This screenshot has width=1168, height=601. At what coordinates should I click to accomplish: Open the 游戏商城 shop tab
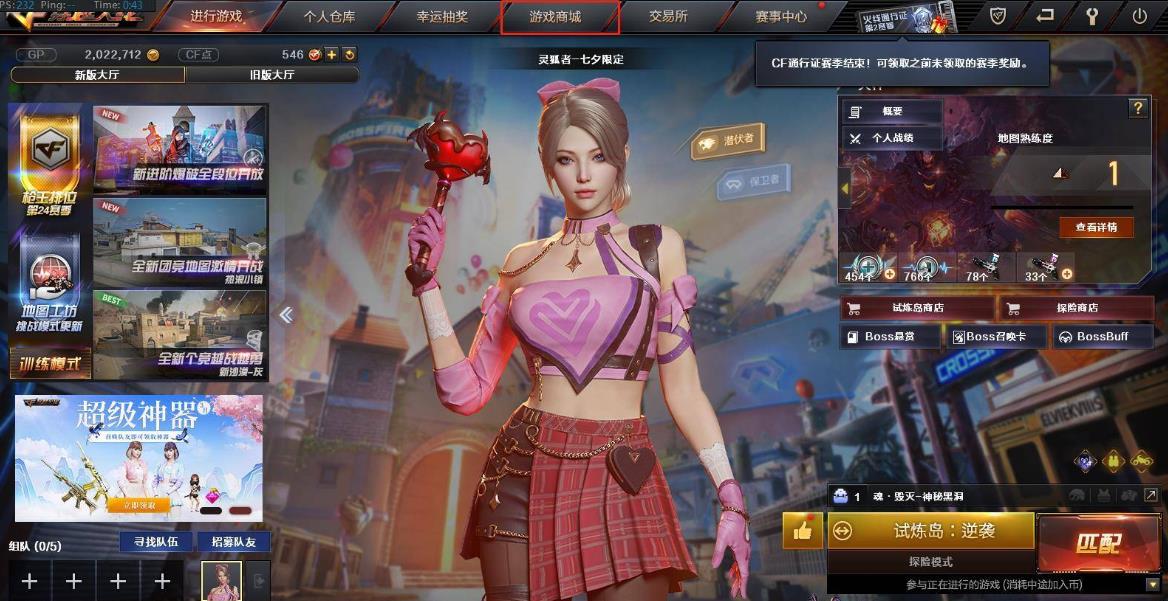tap(559, 17)
